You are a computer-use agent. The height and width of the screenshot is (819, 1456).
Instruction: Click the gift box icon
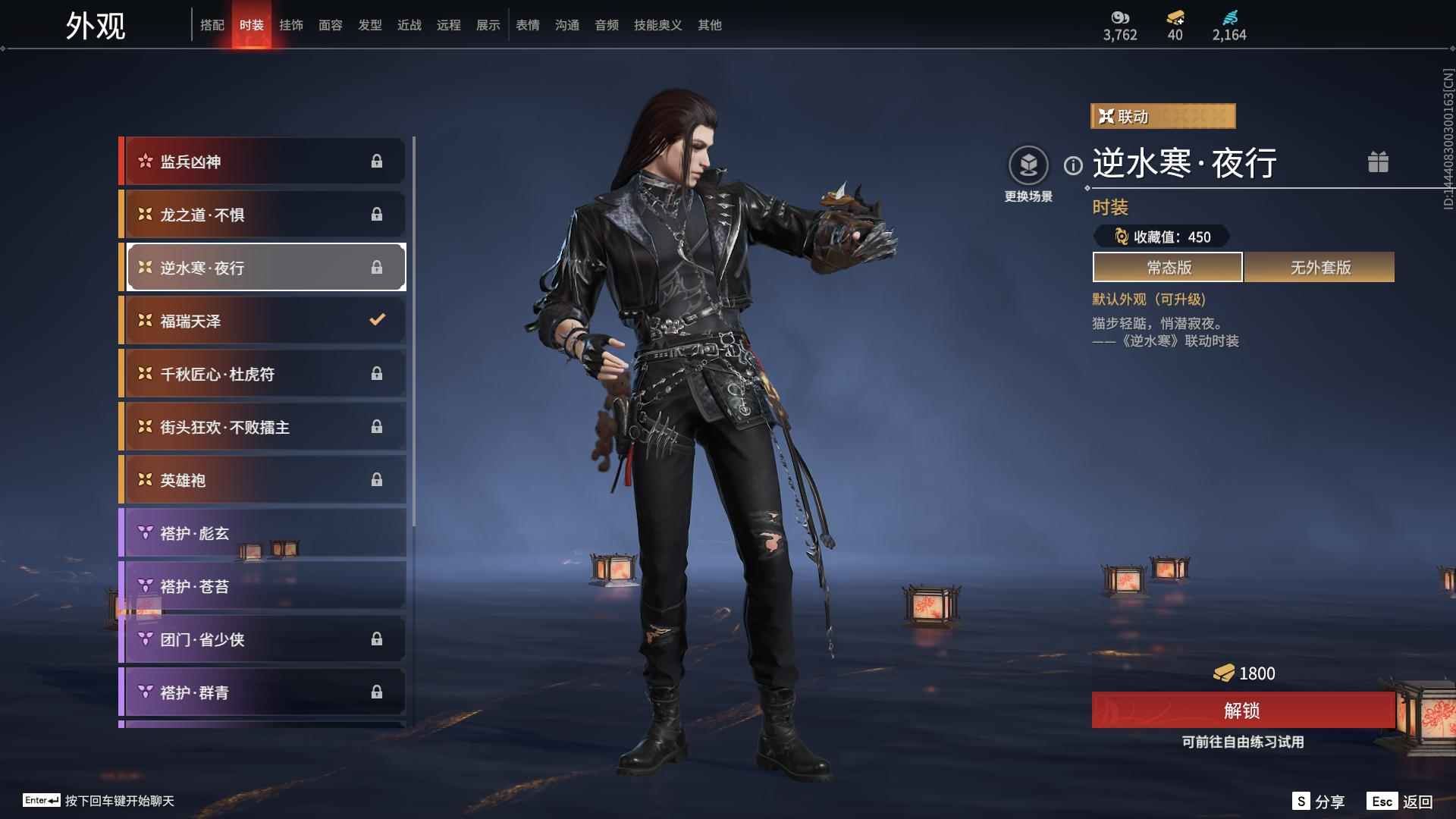pos(1378,162)
